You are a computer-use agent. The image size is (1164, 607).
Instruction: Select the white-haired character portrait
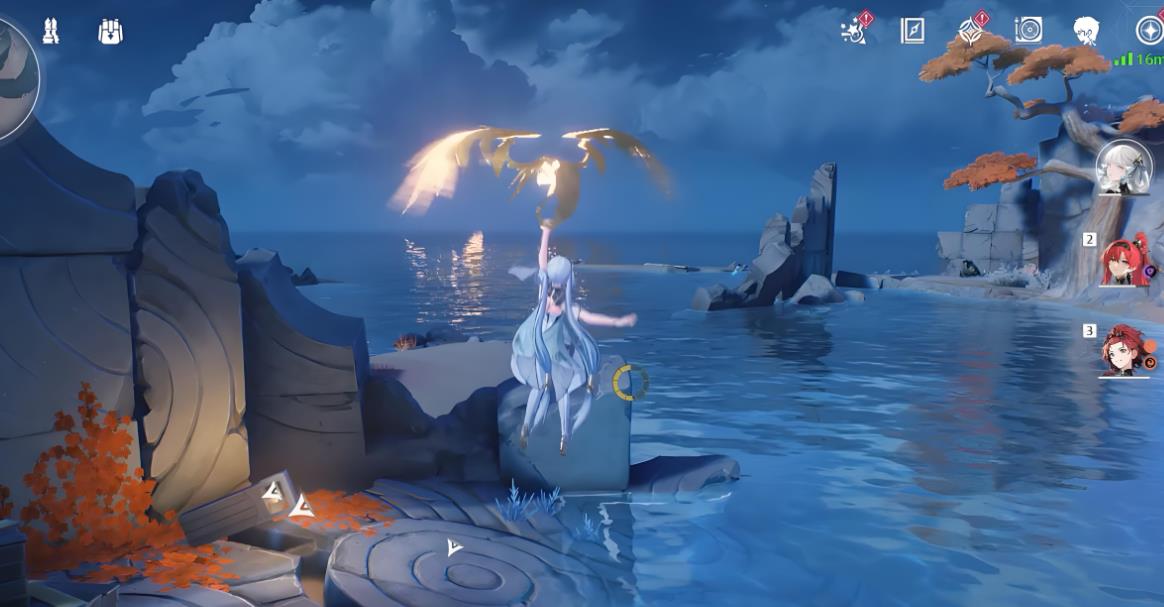[x=1124, y=167]
